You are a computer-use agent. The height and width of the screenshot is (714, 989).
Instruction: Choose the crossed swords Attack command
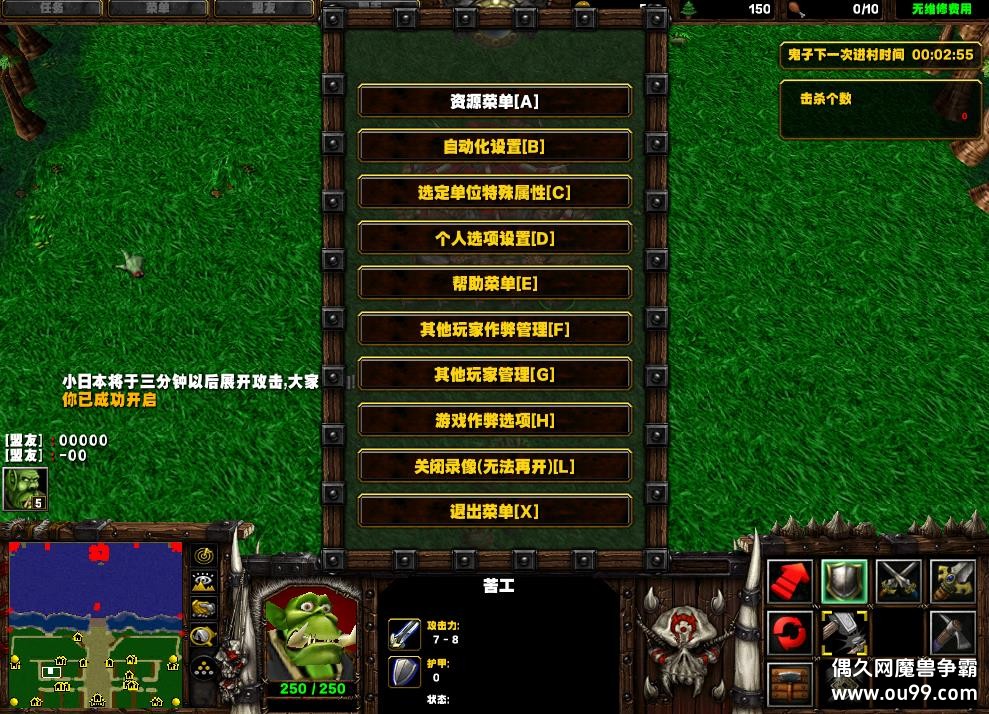(898, 582)
